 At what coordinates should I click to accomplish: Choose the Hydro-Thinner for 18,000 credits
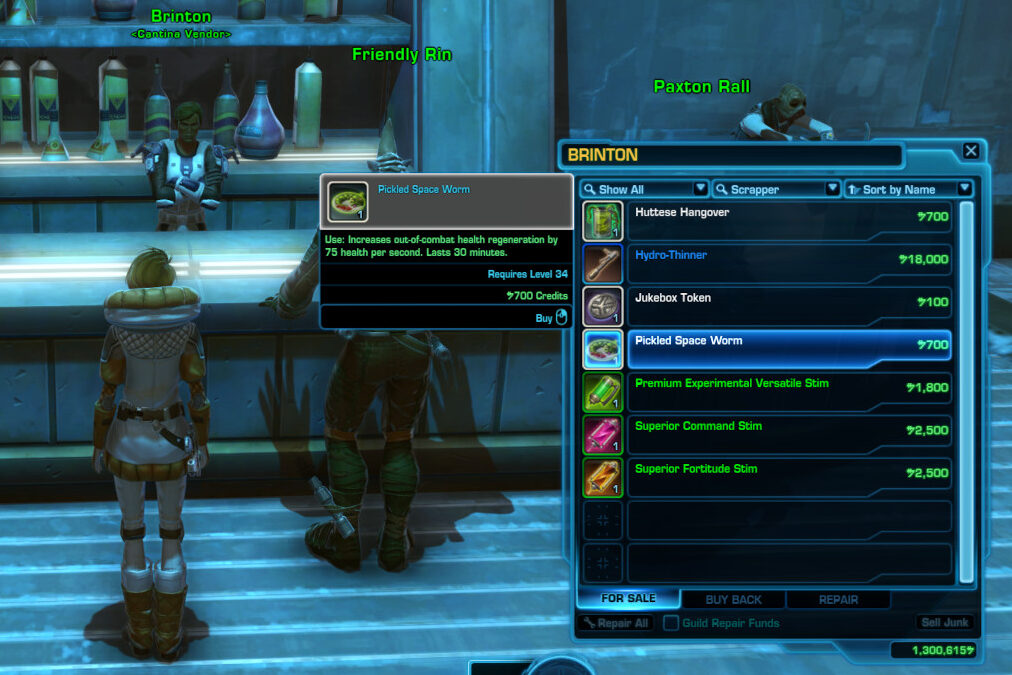[x=788, y=263]
